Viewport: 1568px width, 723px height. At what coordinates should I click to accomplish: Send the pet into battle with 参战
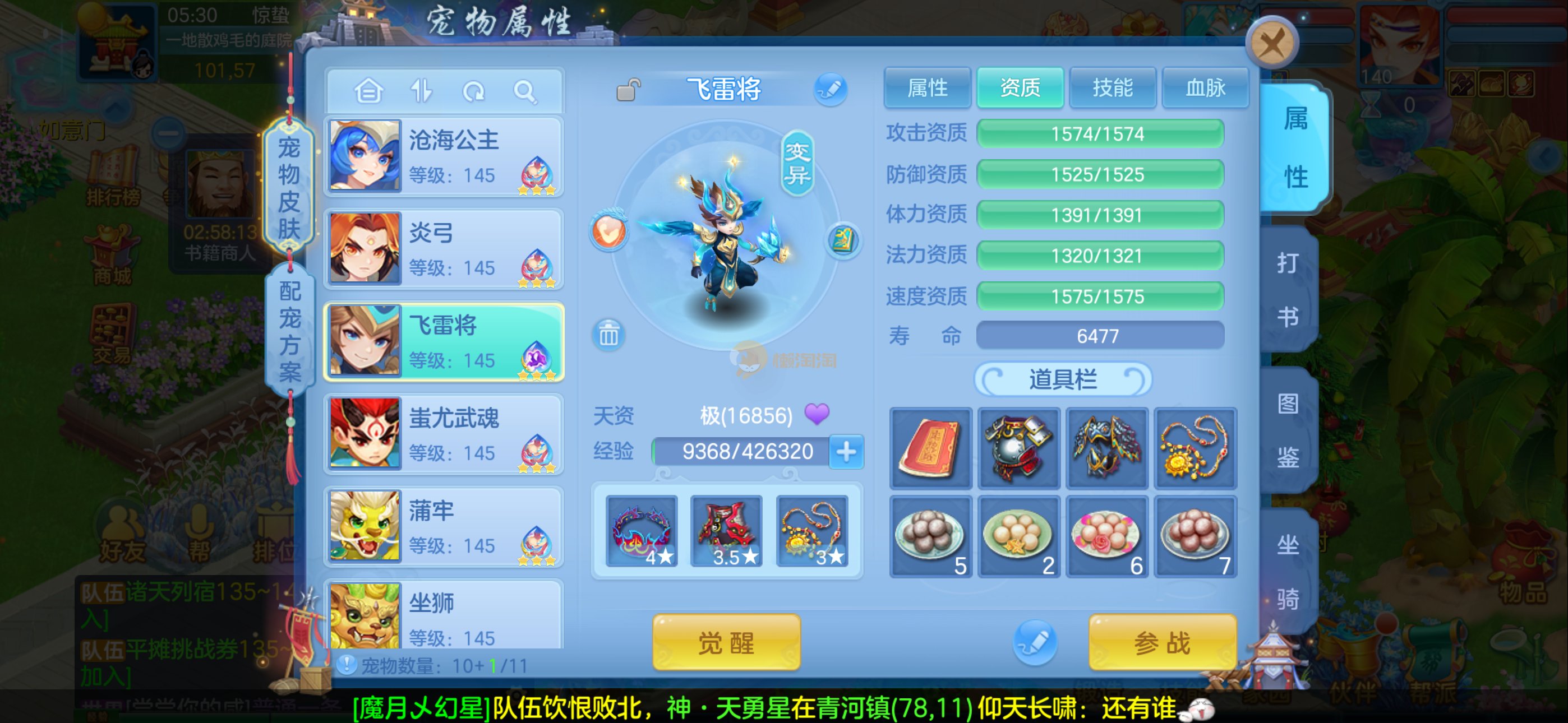click(x=1161, y=642)
